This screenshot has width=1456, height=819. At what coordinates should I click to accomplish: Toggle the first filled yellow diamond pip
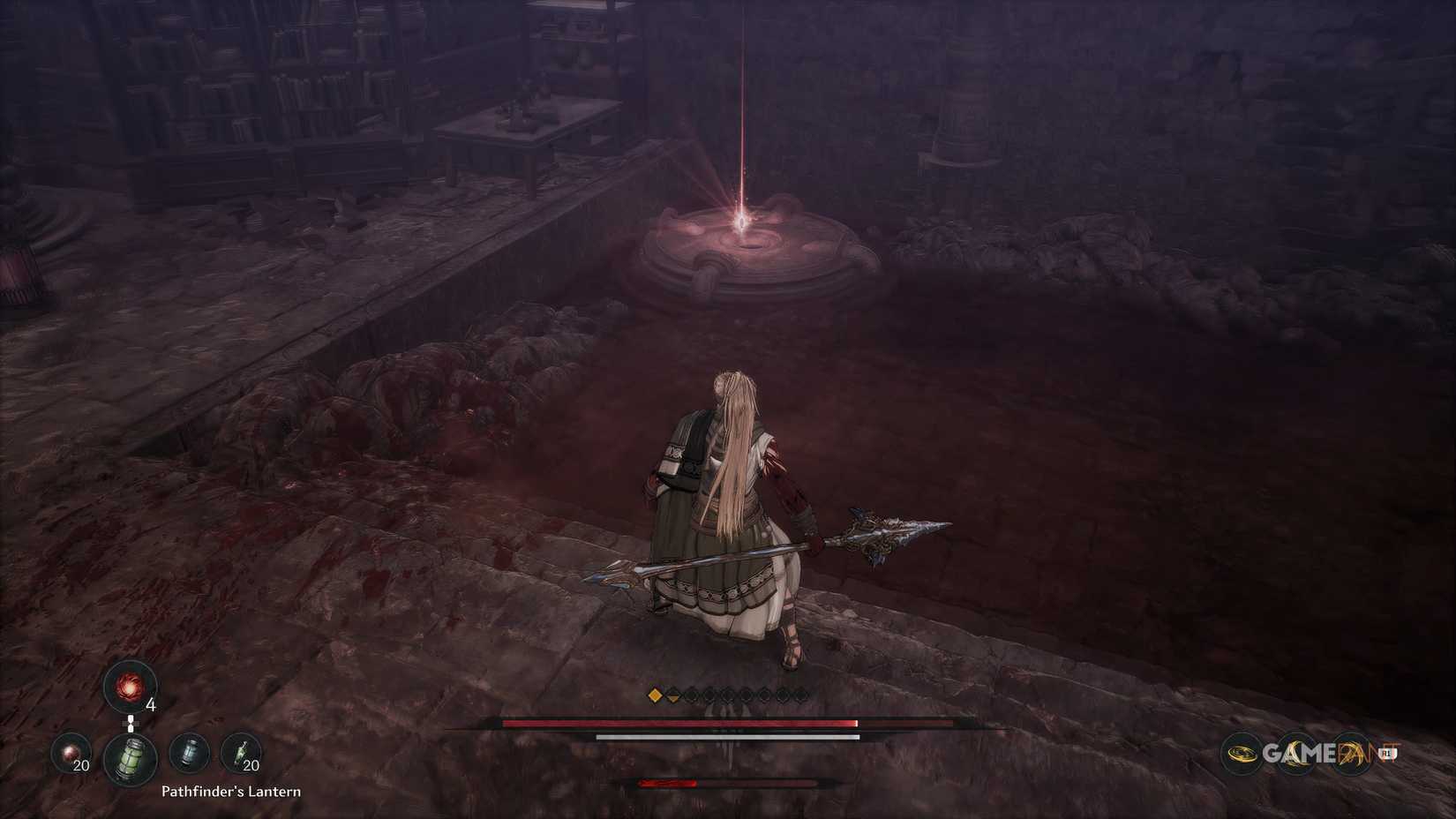tap(655, 695)
